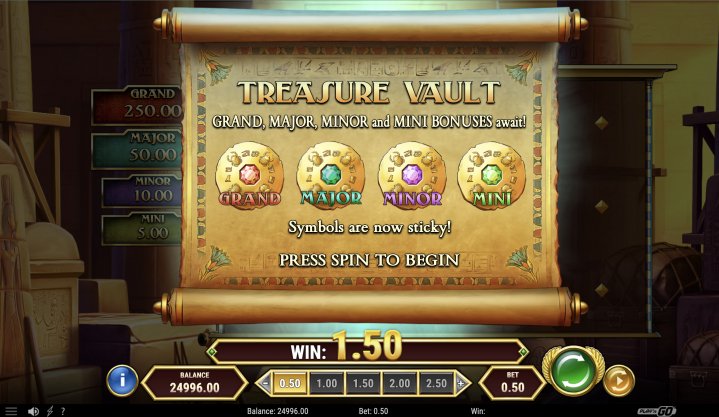Open help with the question mark icon
This screenshot has width=719, height=417.
pos(63,410)
